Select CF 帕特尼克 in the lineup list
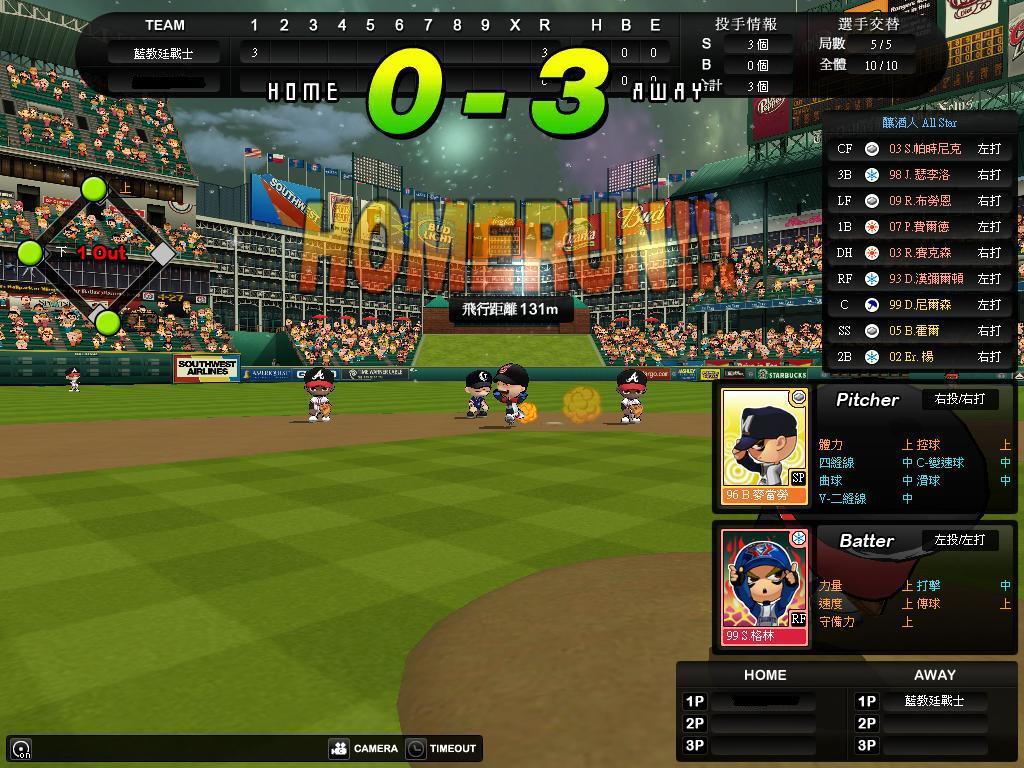 click(919, 149)
